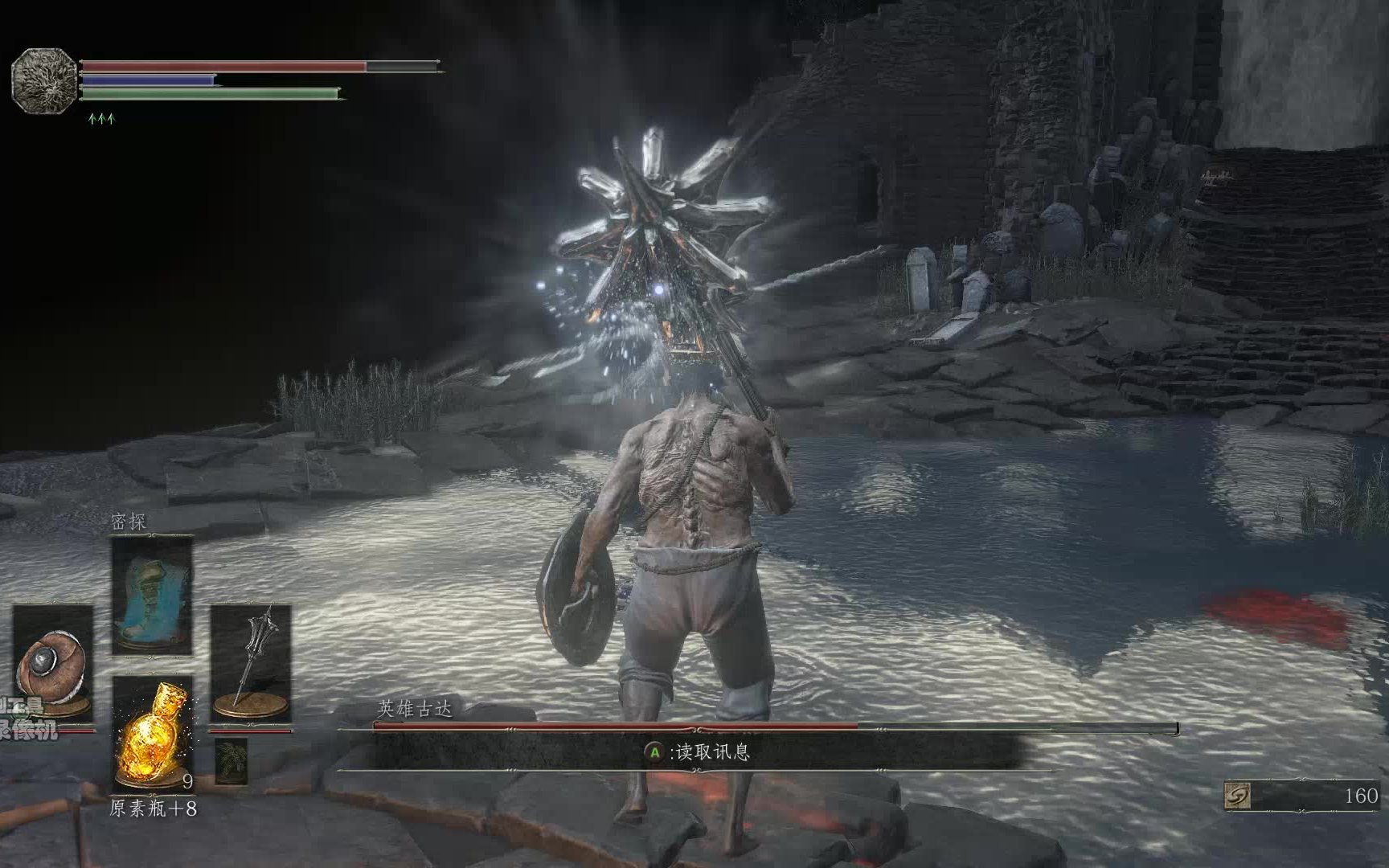
Task: Click the small item icon under the mace slot
Action: coord(231,760)
